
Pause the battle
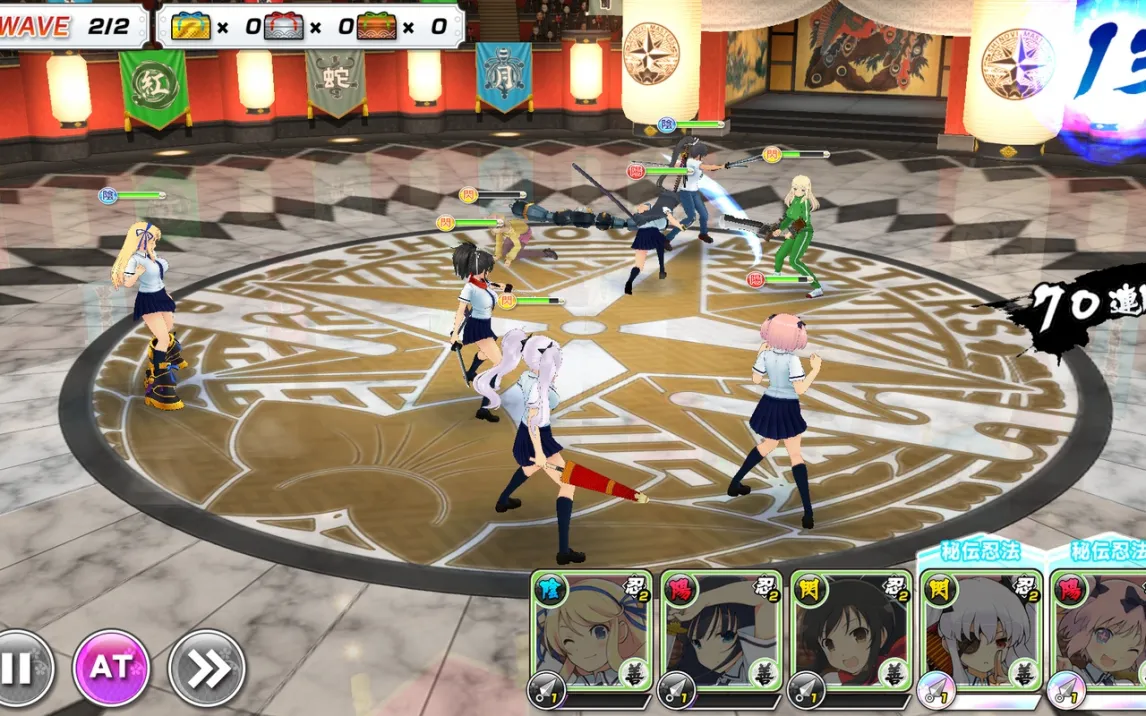coord(18,667)
